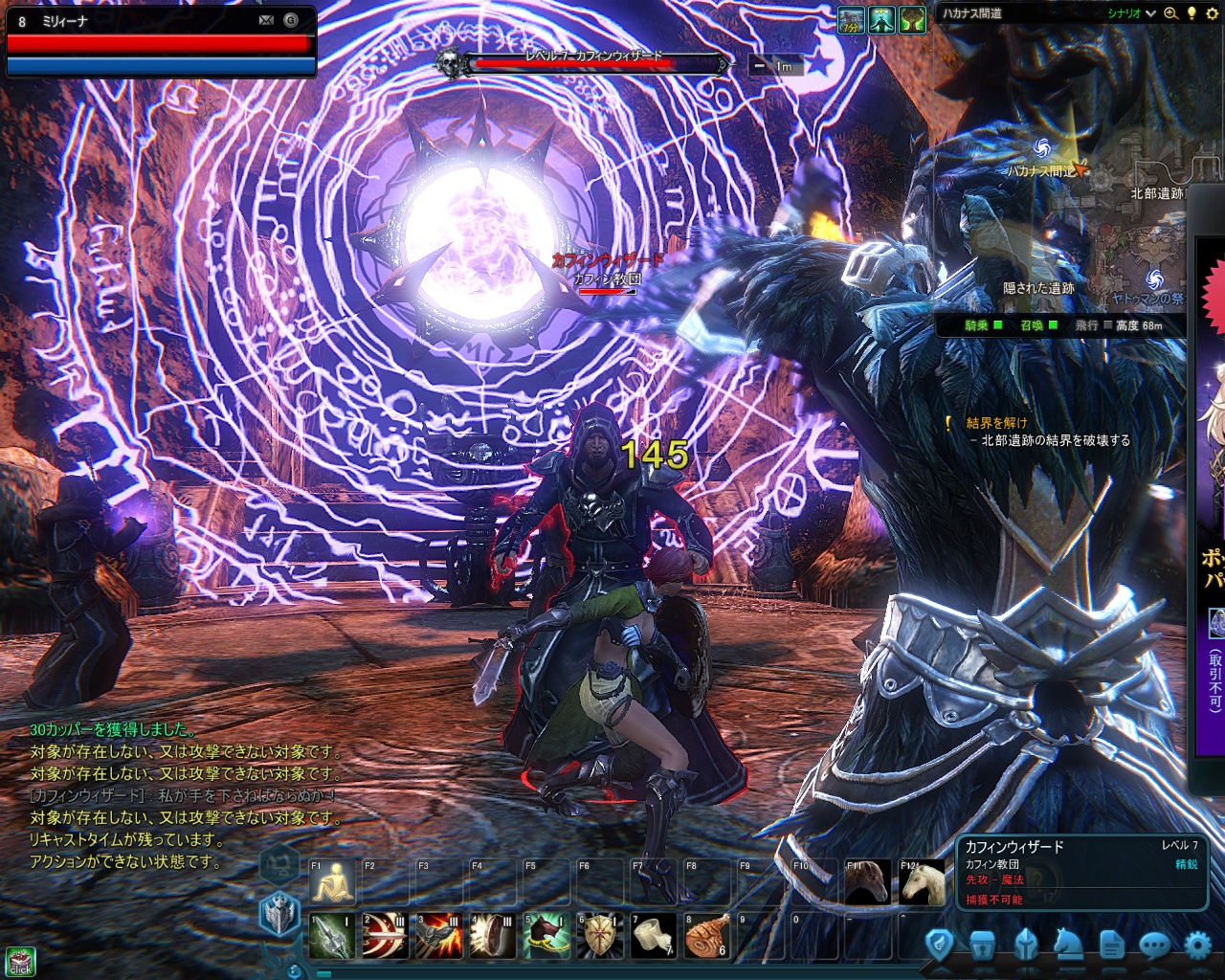1225x980 pixels.
Task: Use the bandage item in hotbar slot 7
Action: tap(654, 936)
